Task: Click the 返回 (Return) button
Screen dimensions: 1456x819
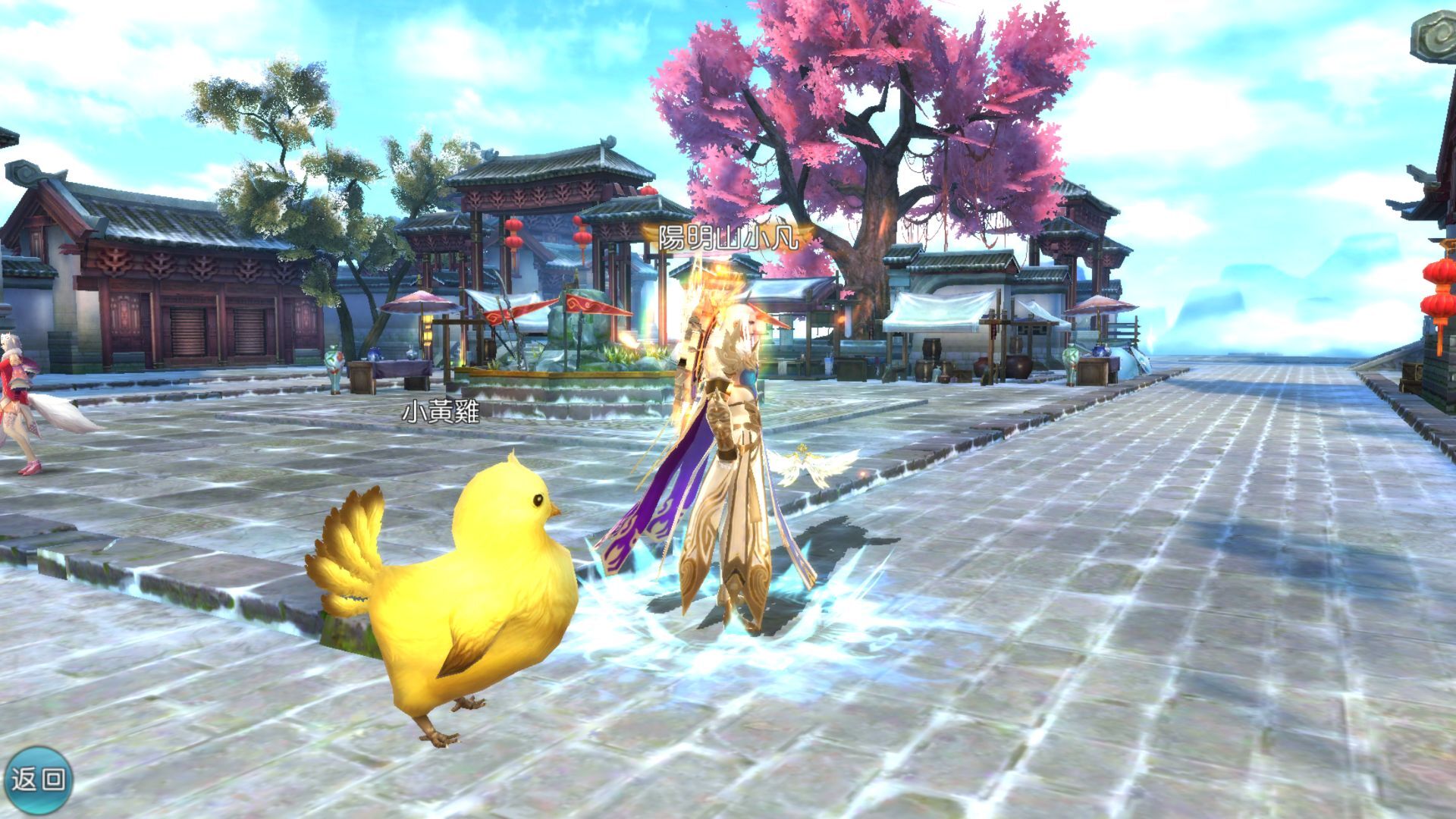Action: 38,780
